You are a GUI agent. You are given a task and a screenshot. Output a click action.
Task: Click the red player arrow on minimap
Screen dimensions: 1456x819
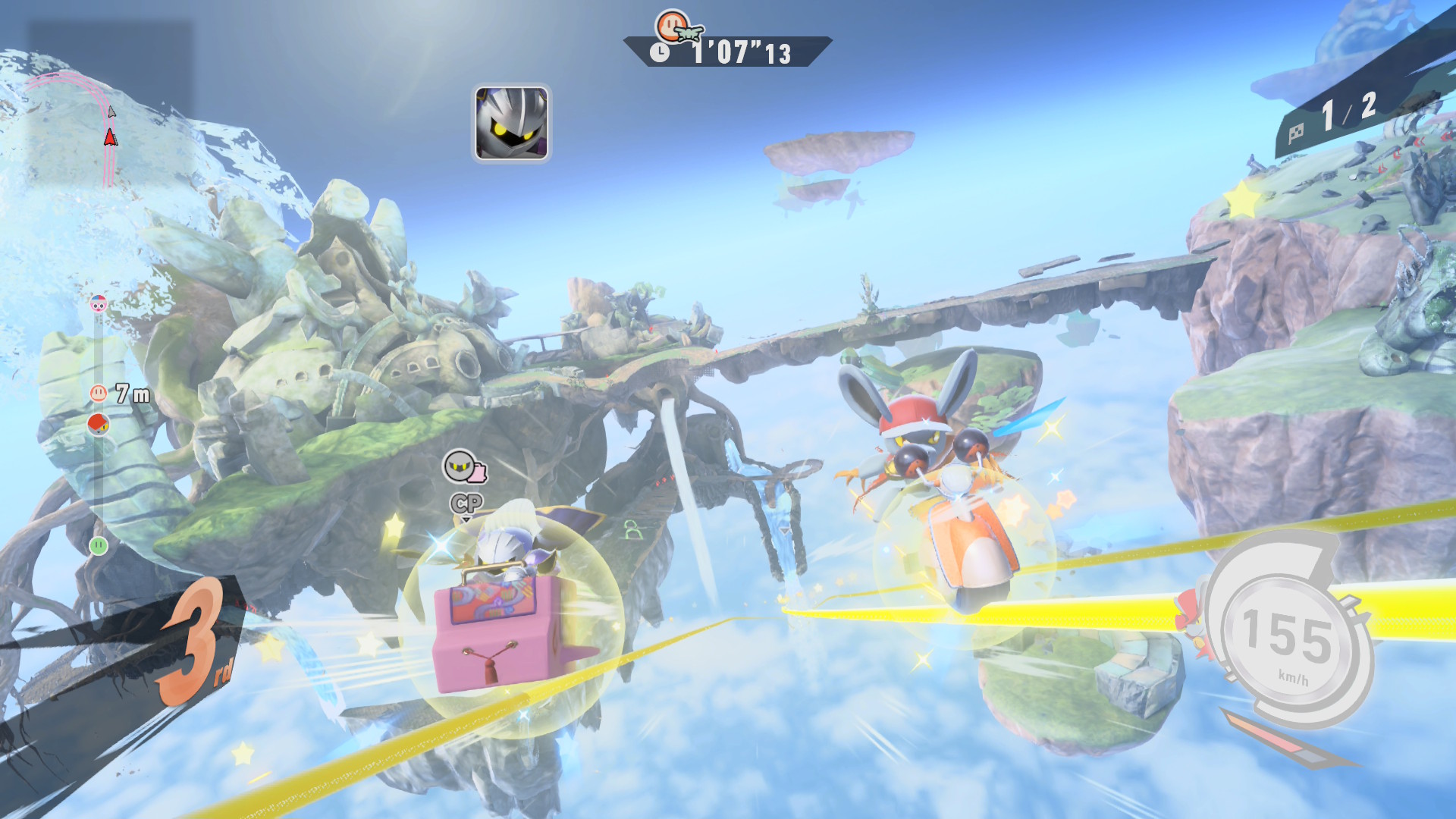[111, 137]
